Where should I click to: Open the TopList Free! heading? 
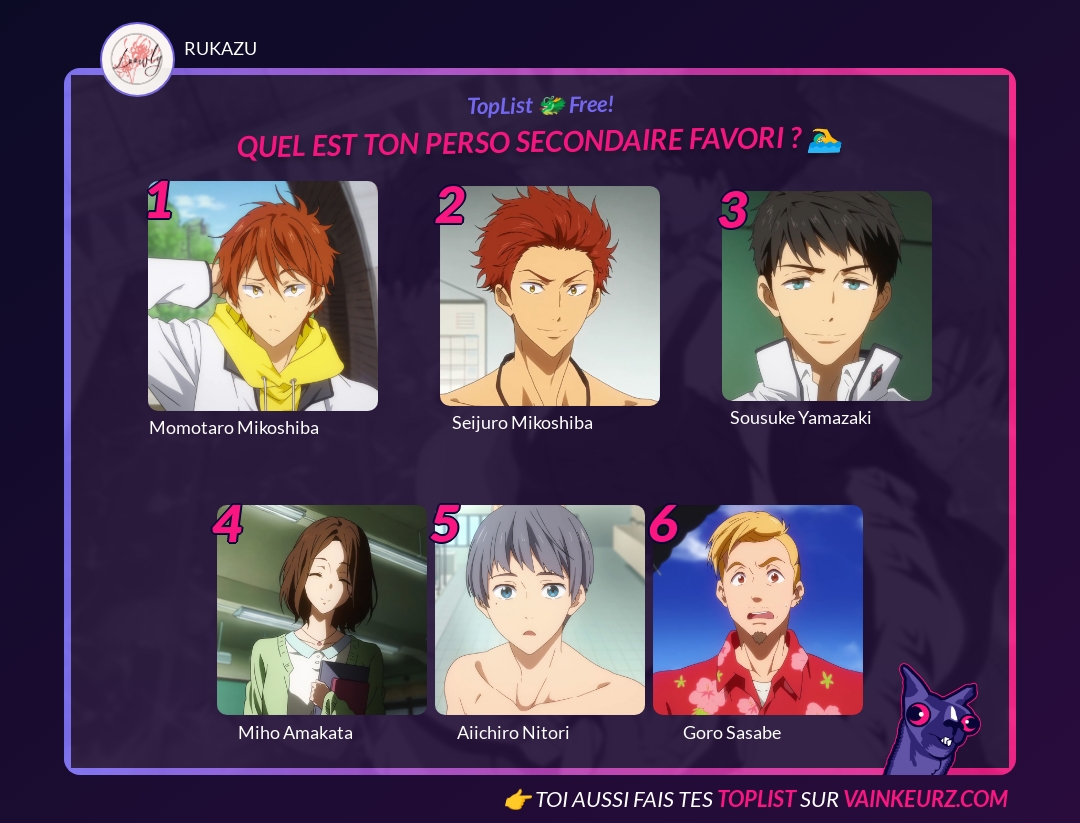(540, 105)
